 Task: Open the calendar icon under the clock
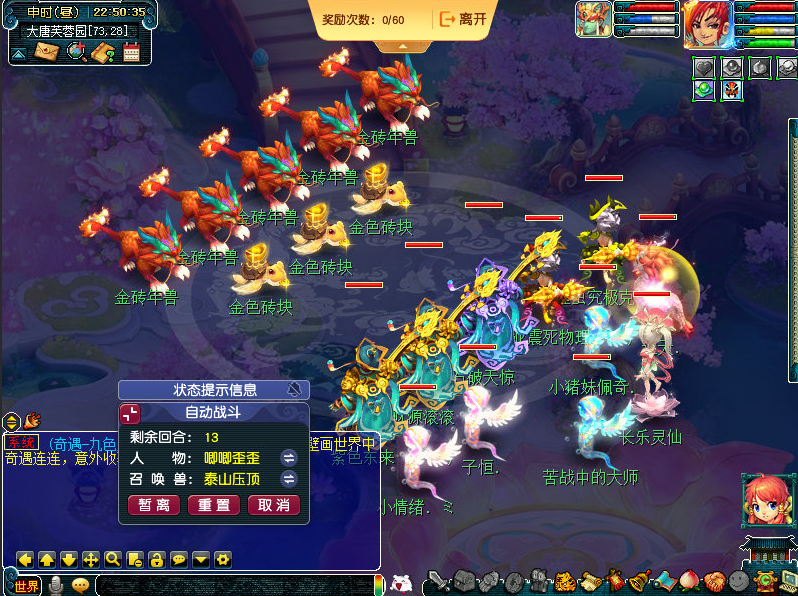131,52
